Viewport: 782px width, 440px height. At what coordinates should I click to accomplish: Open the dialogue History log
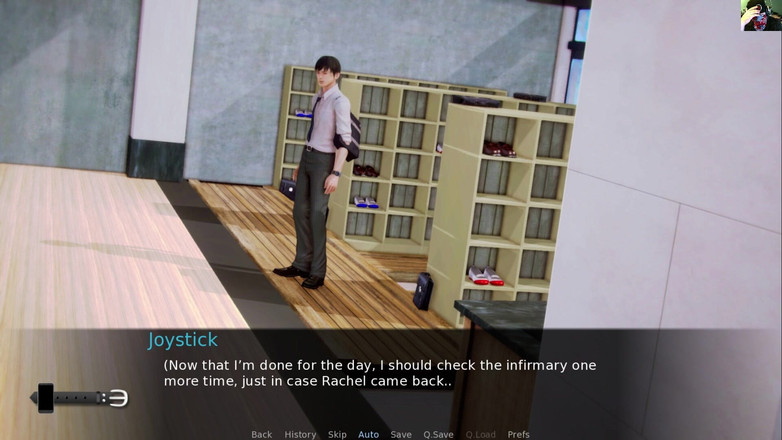point(300,434)
